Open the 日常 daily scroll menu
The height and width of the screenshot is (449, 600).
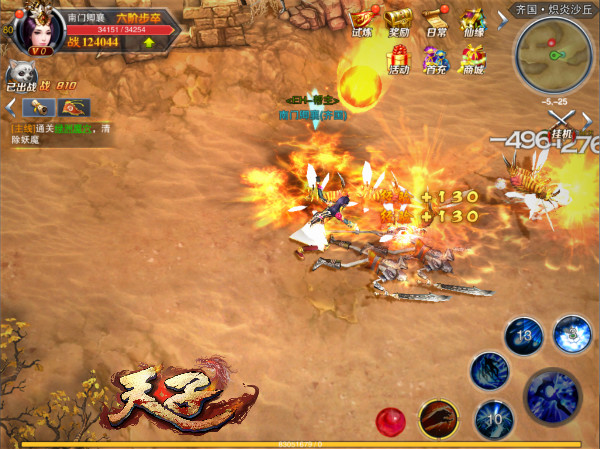pos(433,20)
